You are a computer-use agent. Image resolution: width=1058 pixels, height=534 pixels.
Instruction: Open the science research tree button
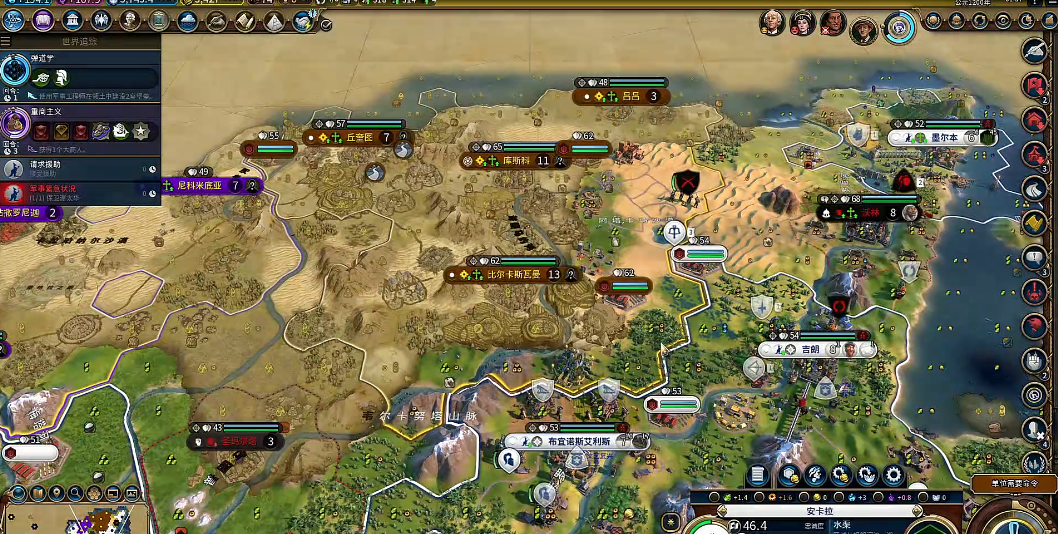pyautogui.click(x=14, y=20)
